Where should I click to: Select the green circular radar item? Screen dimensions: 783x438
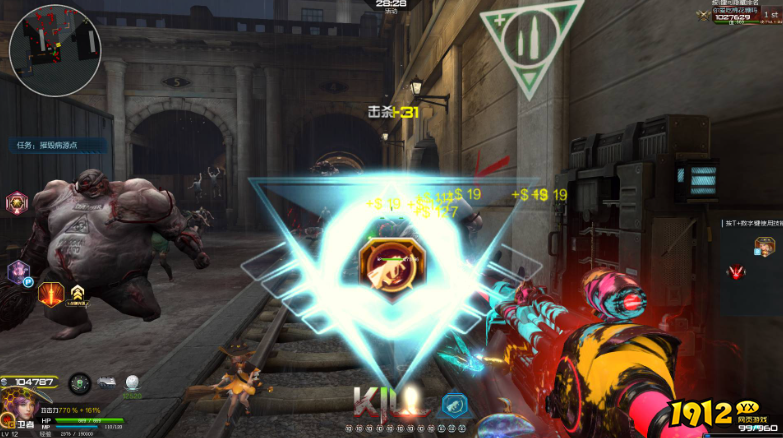80,383
